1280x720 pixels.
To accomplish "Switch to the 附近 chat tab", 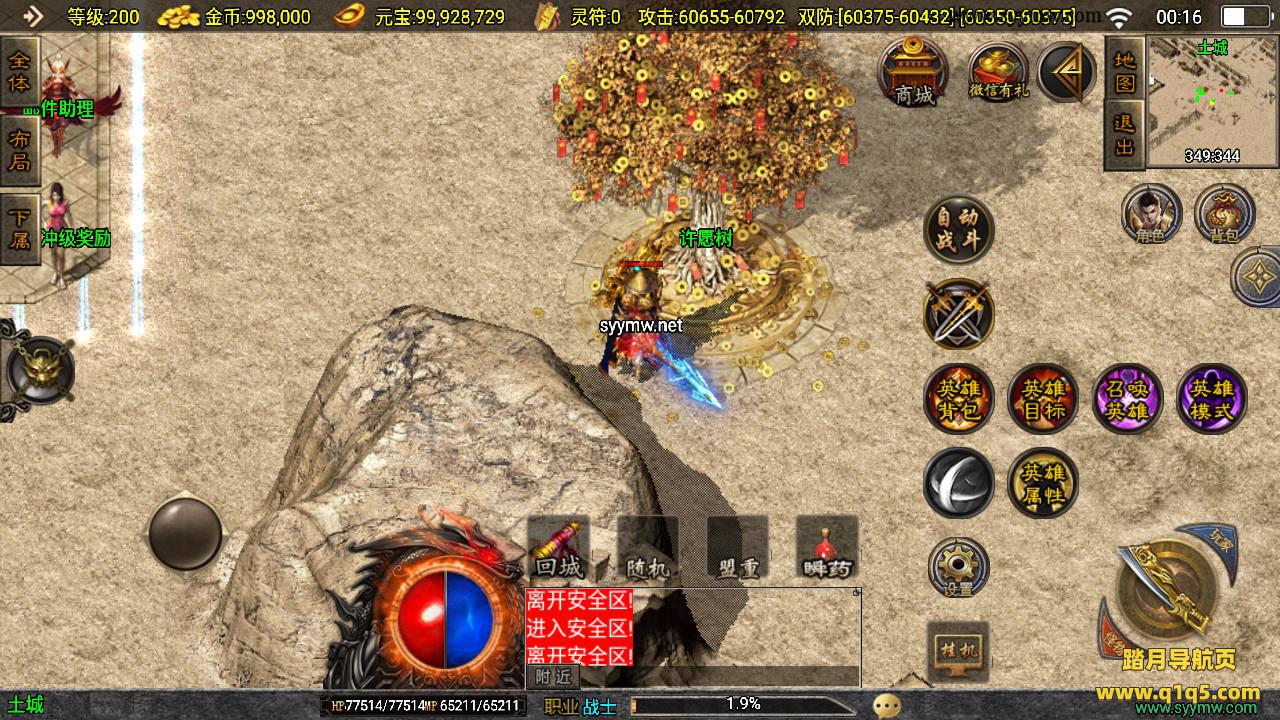I will pyautogui.click(x=553, y=677).
